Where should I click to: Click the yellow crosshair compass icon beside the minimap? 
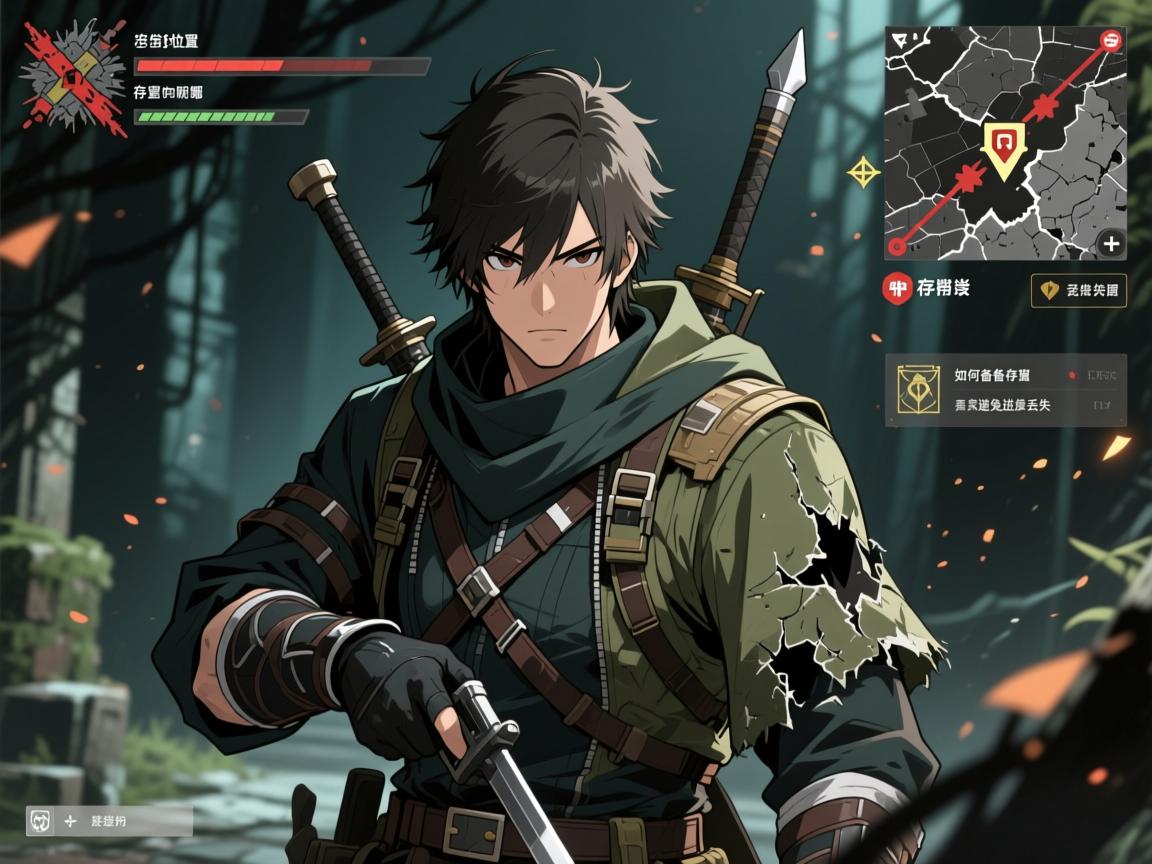[x=863, y=172]
